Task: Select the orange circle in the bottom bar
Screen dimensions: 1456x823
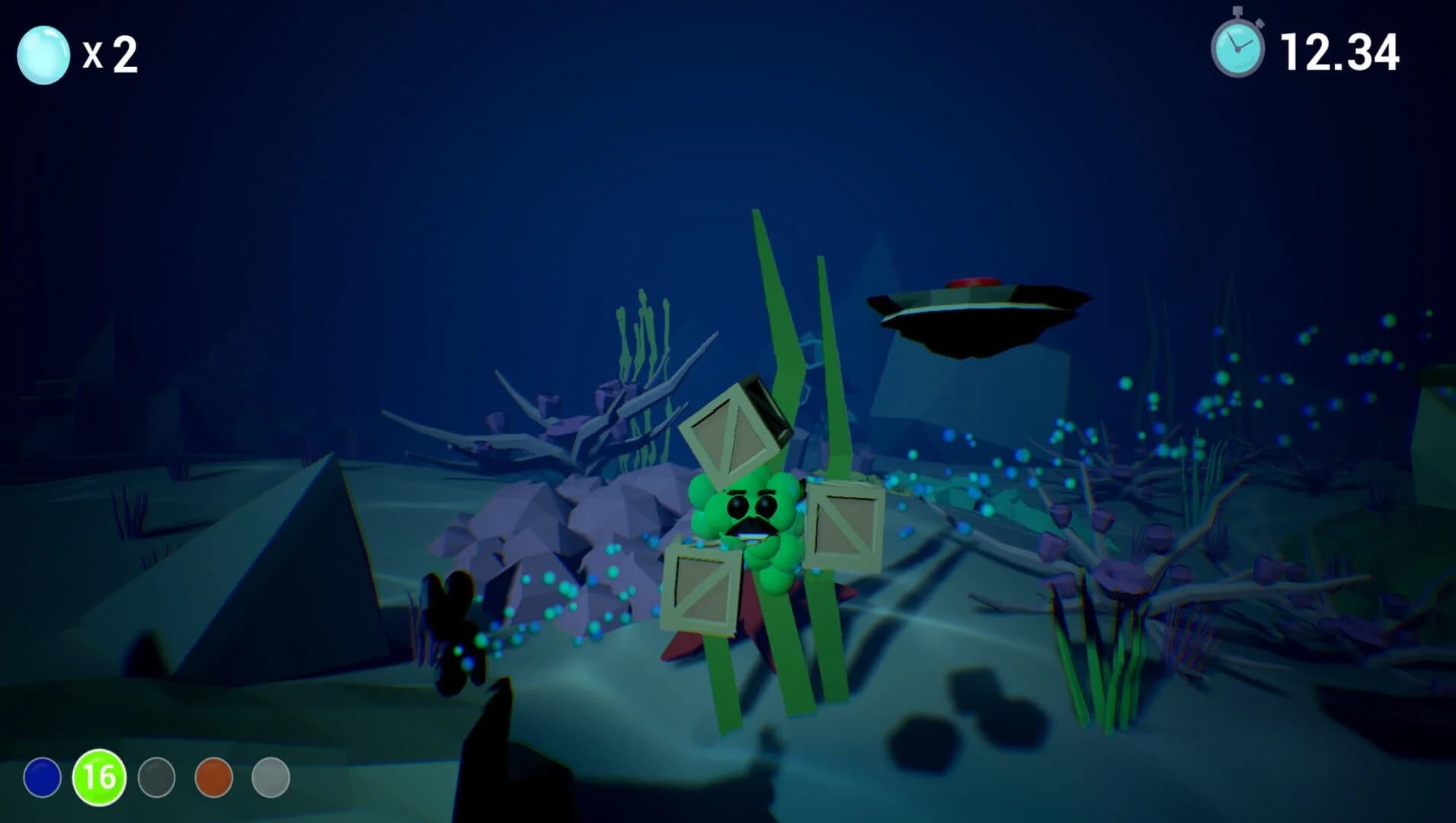Action: click(213, 779)
